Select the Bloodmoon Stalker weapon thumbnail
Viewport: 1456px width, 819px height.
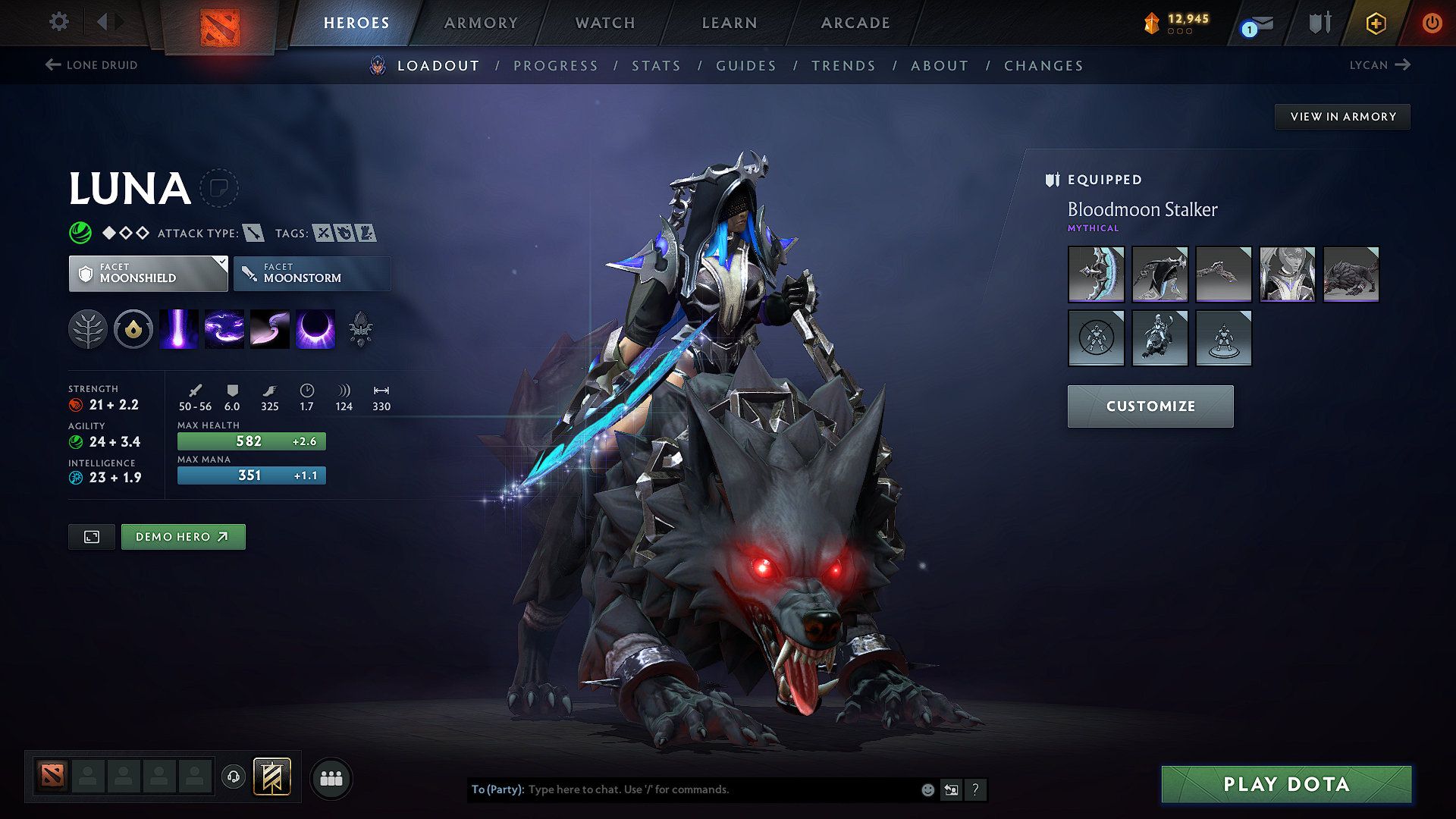1096,274
